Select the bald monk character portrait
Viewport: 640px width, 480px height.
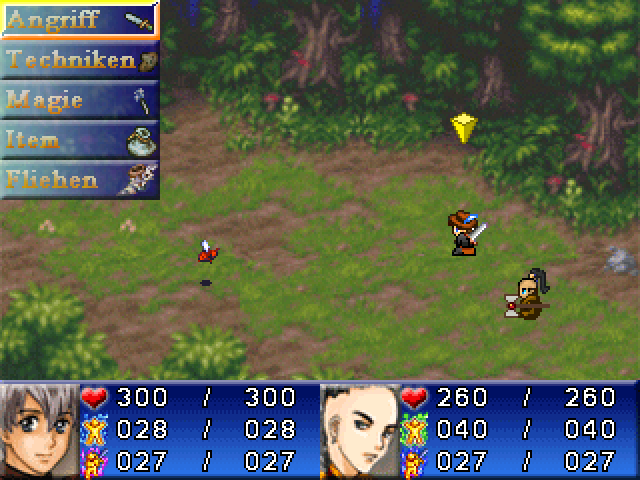click(x=360, y=430)
